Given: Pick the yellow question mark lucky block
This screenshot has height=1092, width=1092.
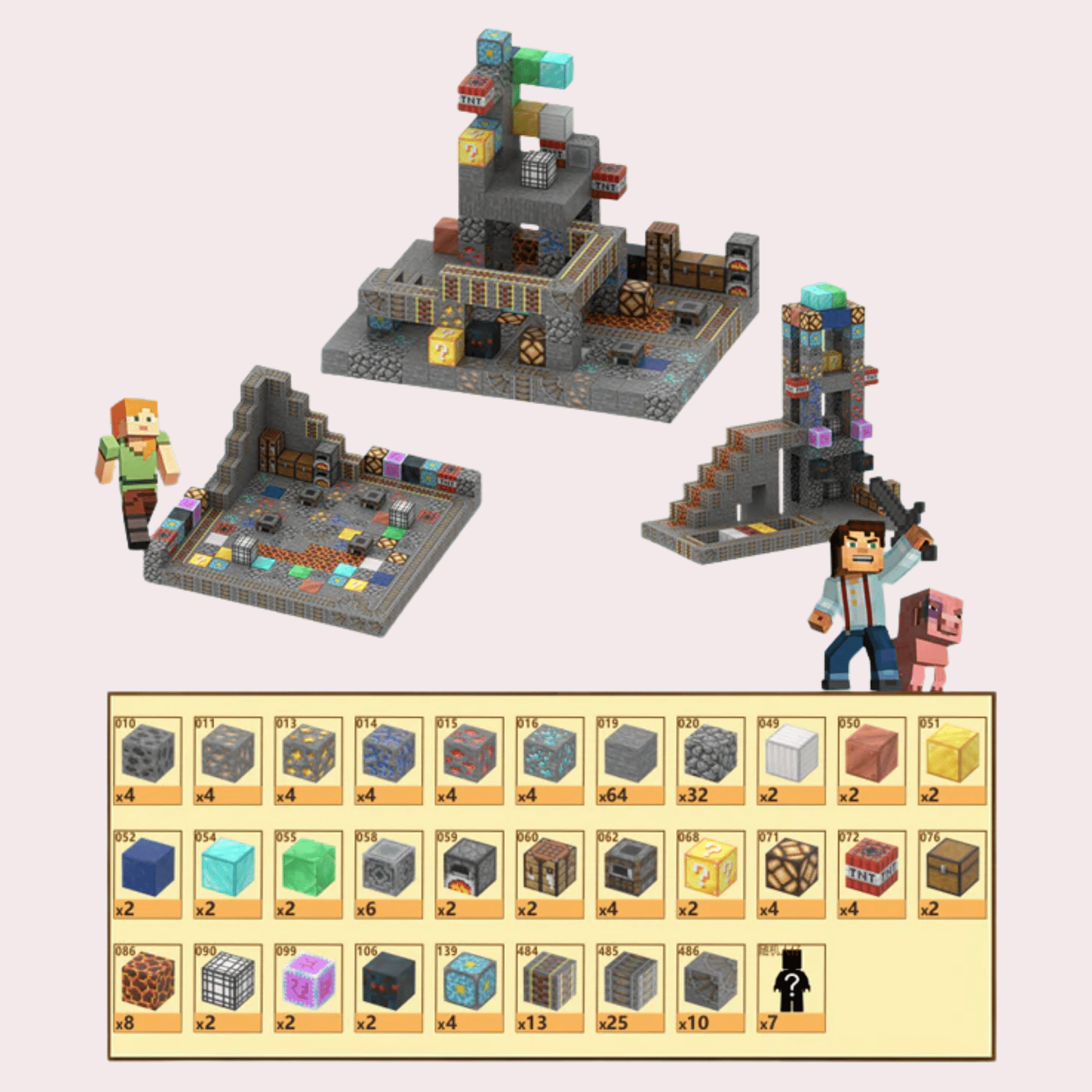Looking at the screenshot, I should [710, 874].
